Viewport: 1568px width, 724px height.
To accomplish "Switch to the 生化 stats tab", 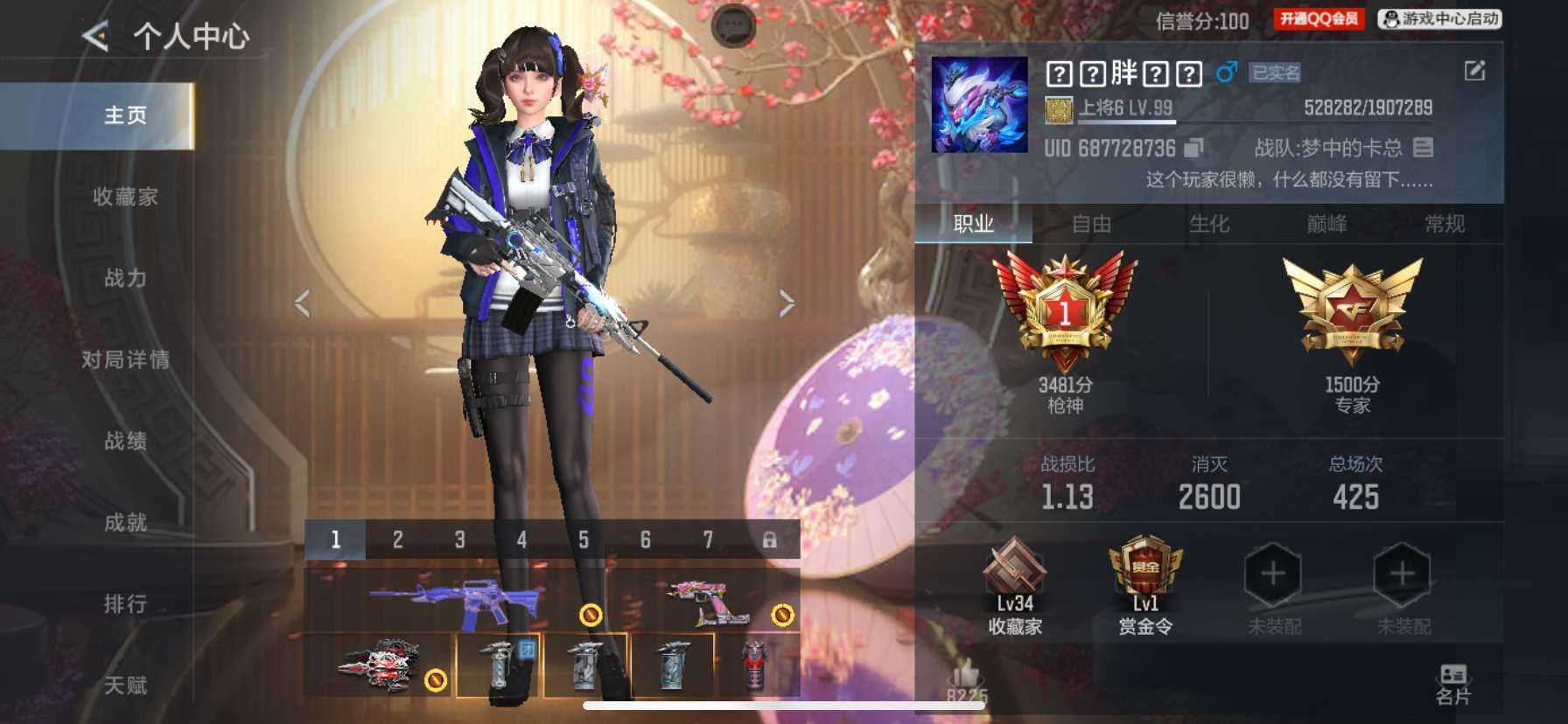I will tap(1209, 225).
